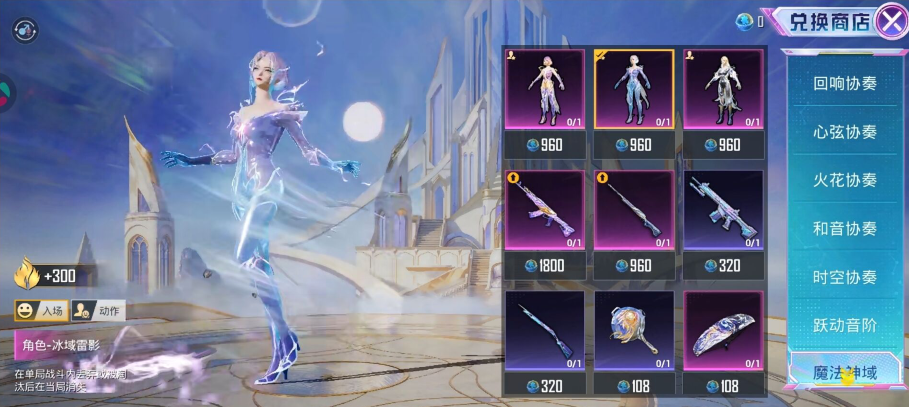Screen dimensions: 909x407
Task: Open the 跃动音阶 category tab
Action: (x=844, y=325)
